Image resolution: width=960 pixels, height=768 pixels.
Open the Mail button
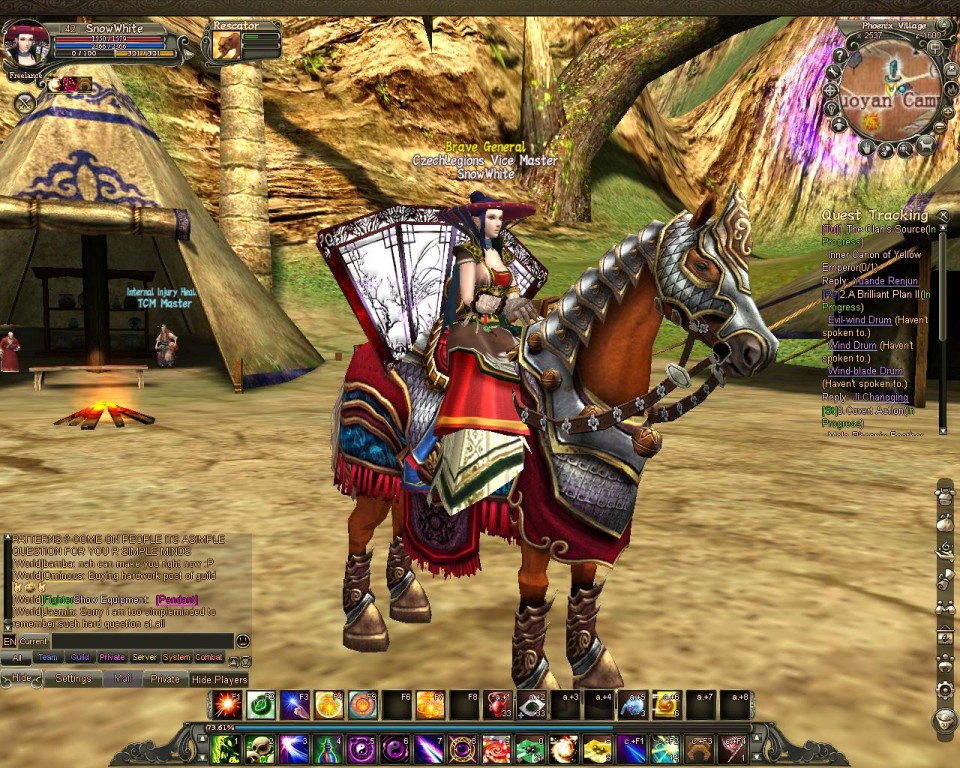122,678
